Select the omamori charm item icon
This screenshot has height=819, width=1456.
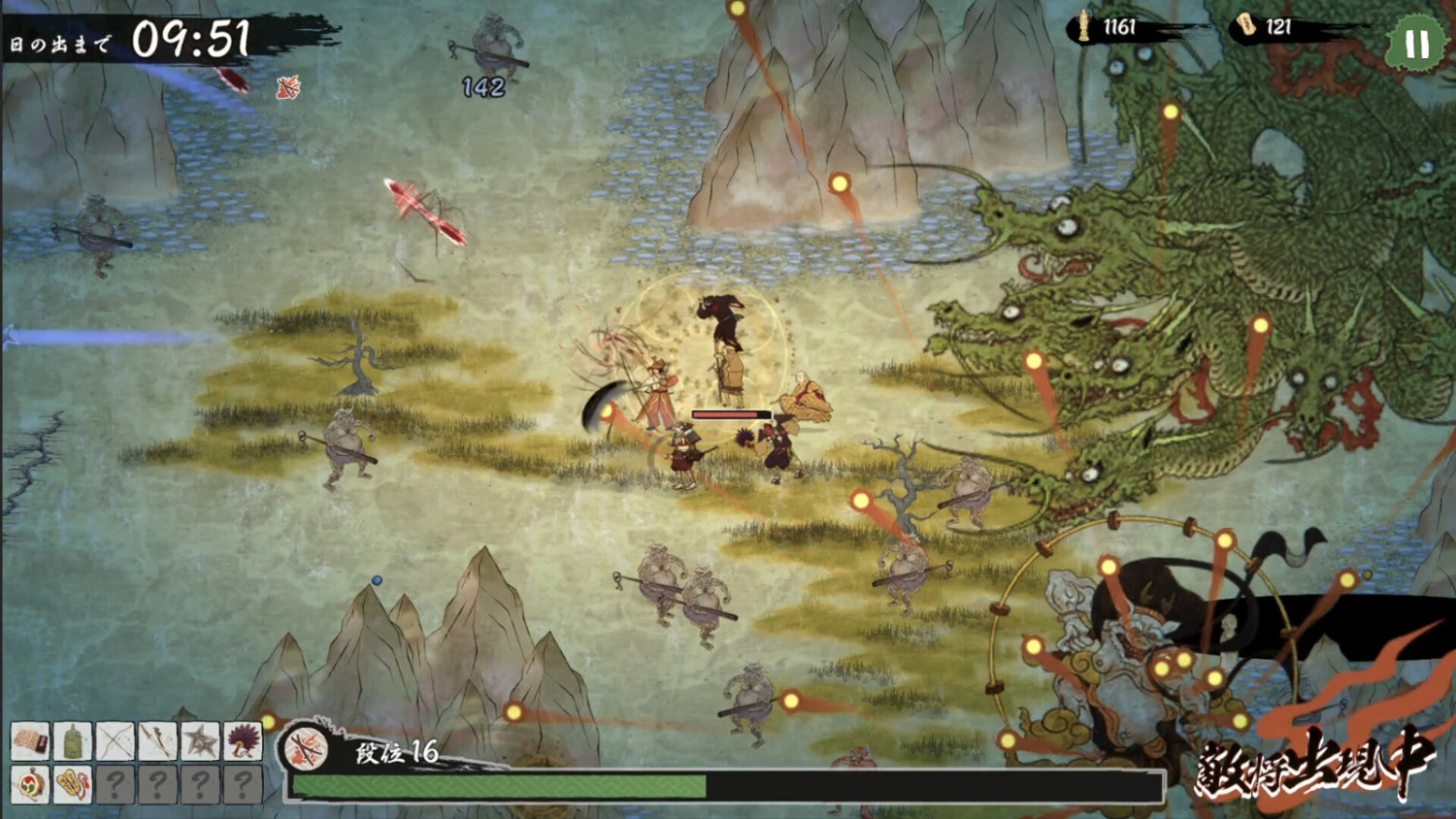pos(74,783)
